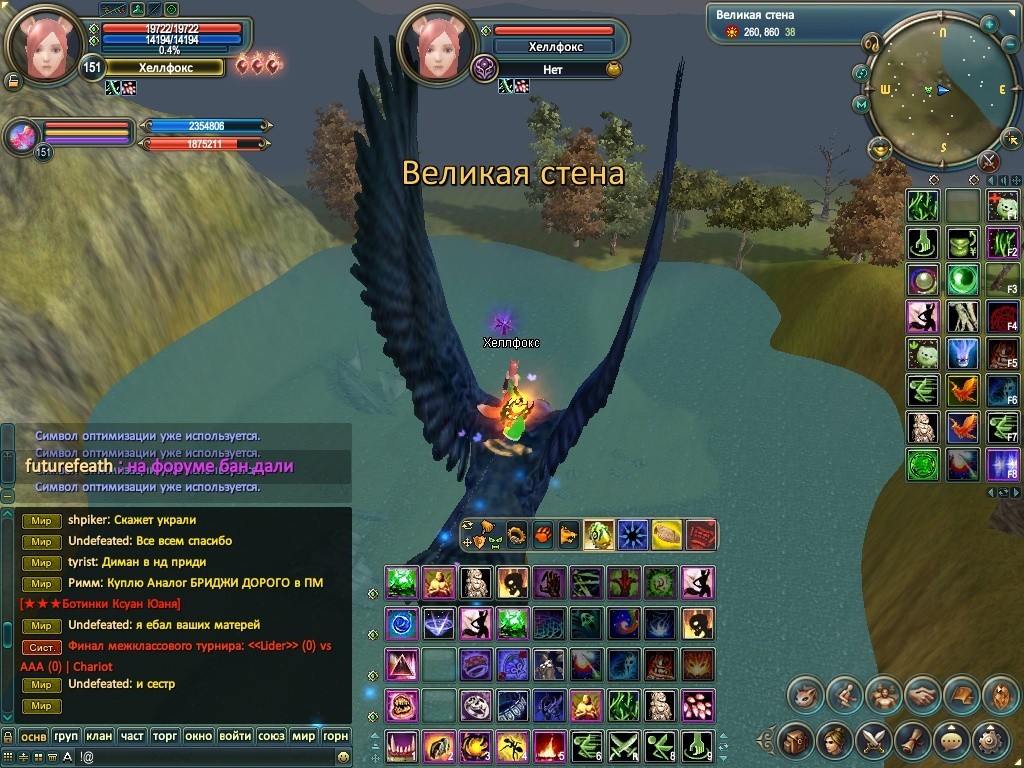Open the gear settings button
Image resolution: width=1024 pixels, height=768 pixels.
tap(991, 742)
